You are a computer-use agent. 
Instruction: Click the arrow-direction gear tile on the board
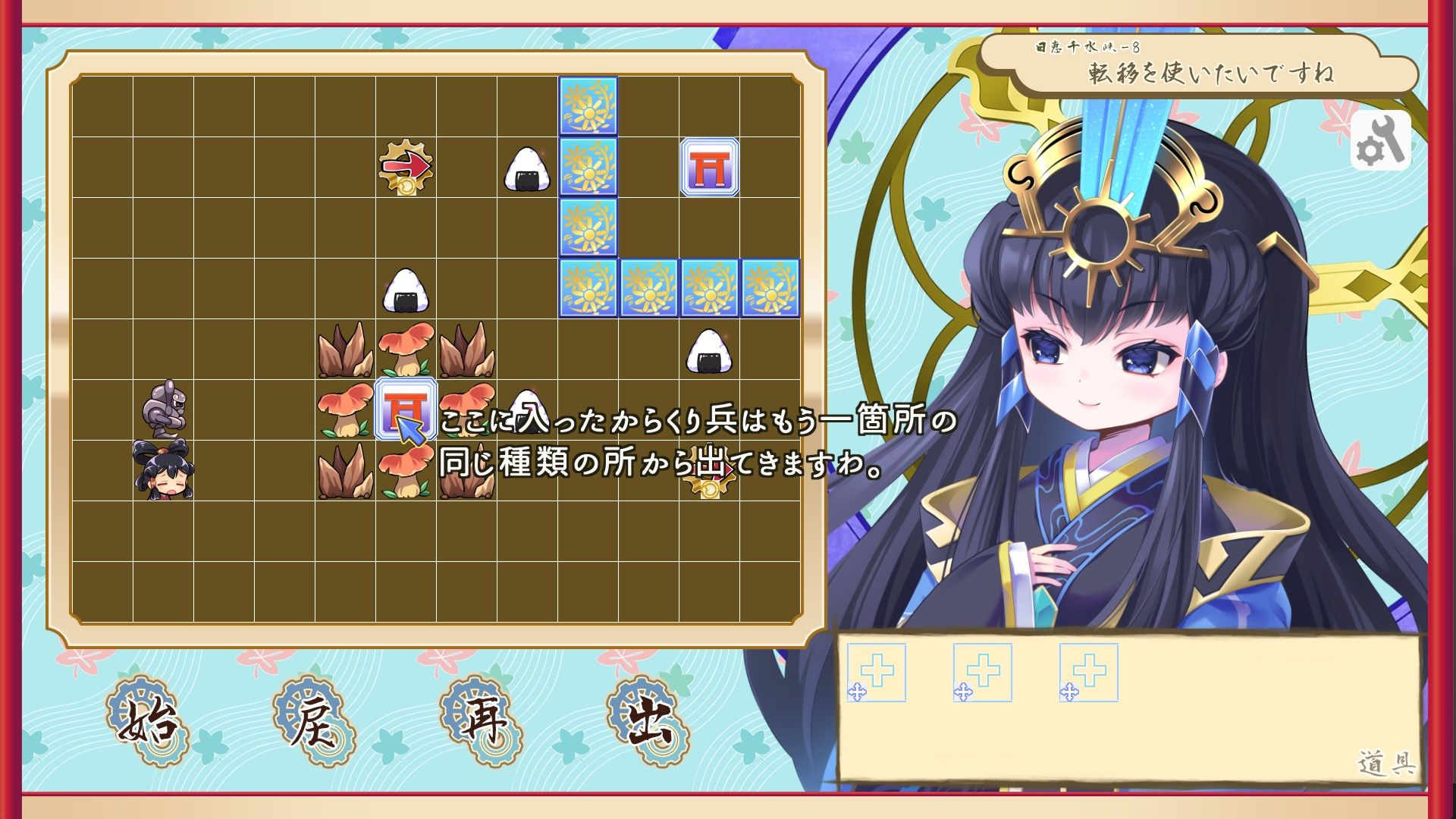(407, 167)
